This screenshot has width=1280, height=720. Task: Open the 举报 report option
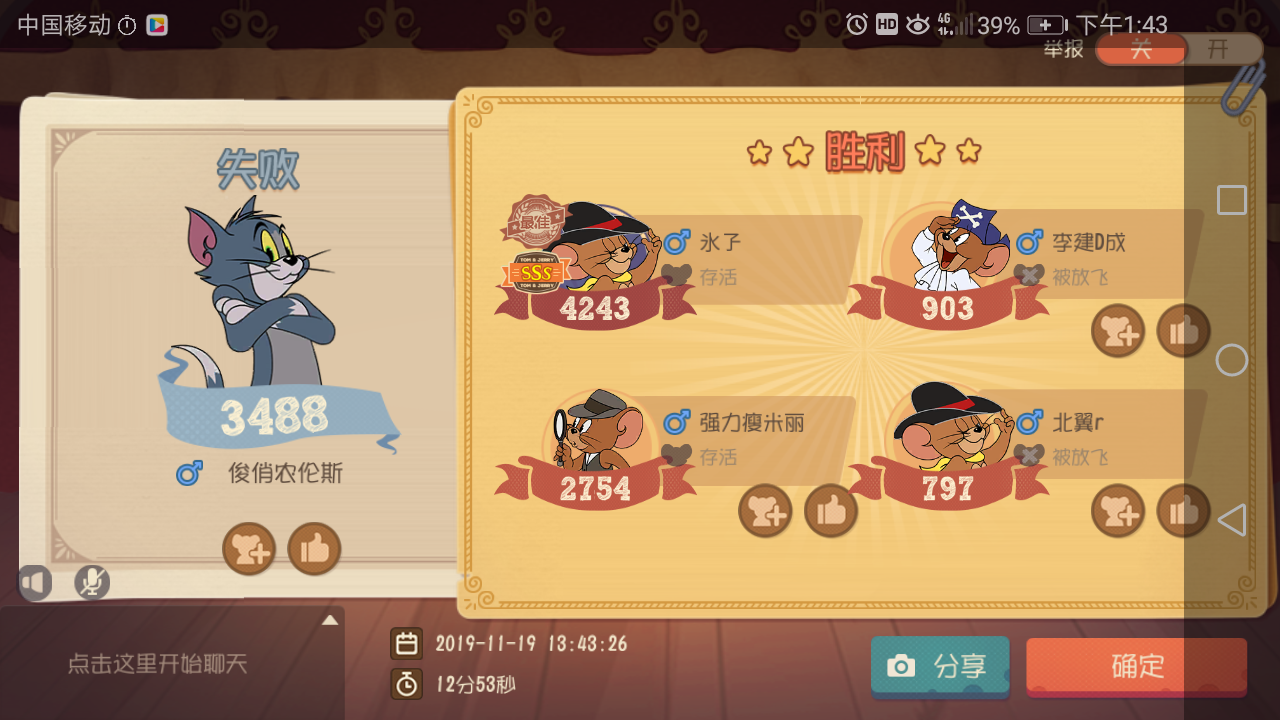pyautogui.click(x=1063, y=49)
